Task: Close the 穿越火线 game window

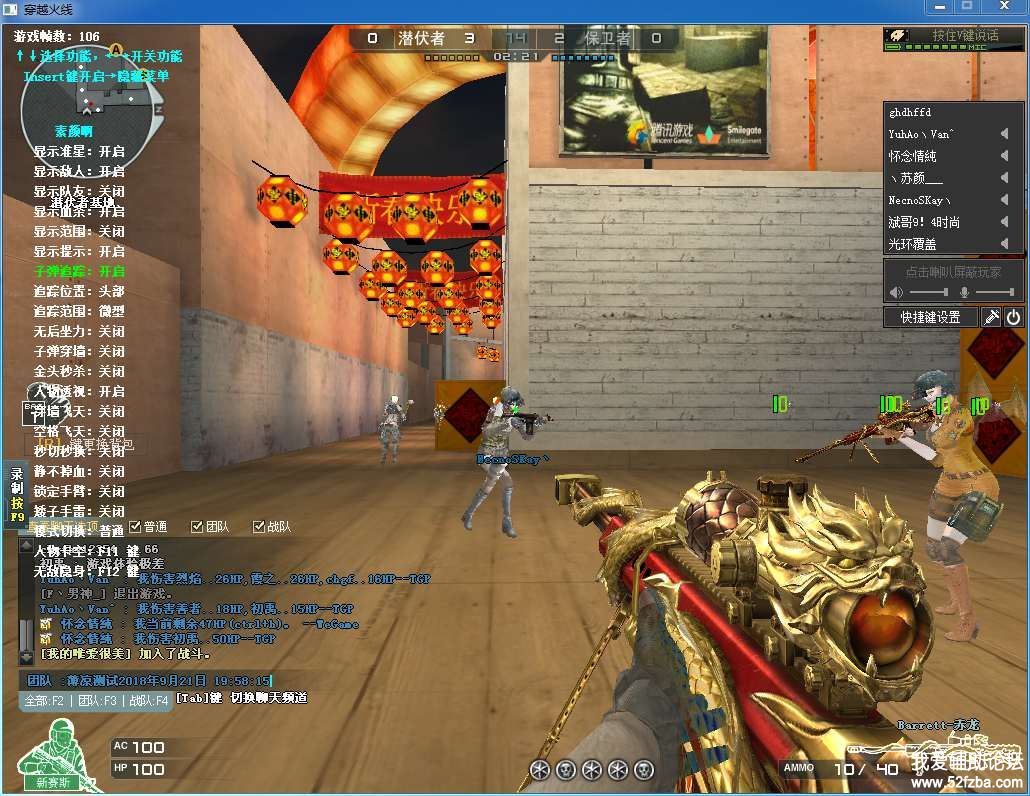Action: [x=1004, y=7]
